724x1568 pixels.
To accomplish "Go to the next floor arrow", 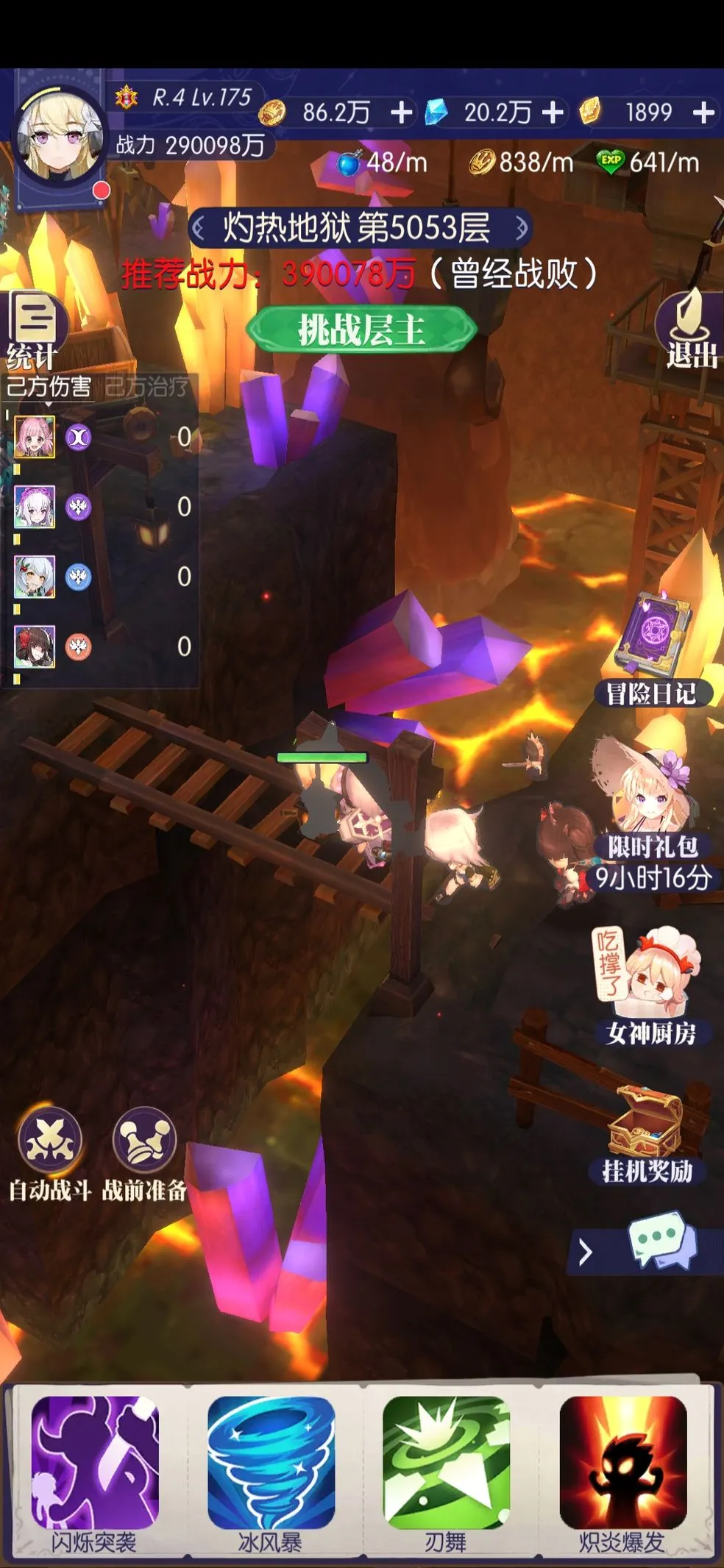I will pyautogui.click(x=521, y=229).
